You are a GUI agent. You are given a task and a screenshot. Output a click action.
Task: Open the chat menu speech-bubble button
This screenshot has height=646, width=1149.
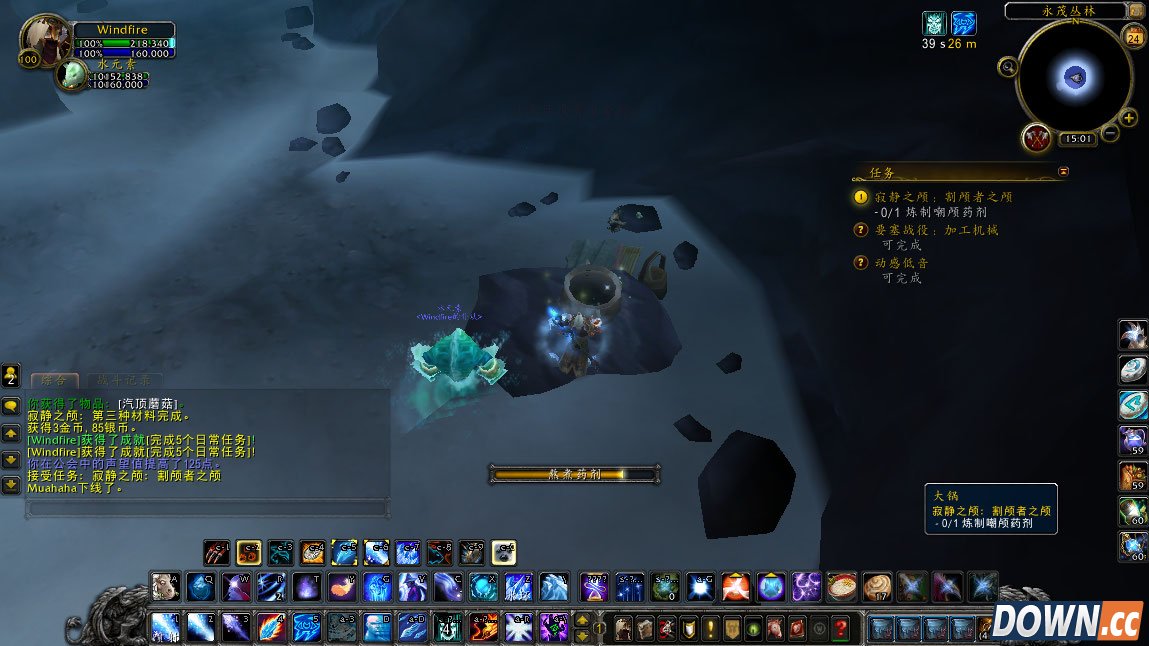coord(10,406)
